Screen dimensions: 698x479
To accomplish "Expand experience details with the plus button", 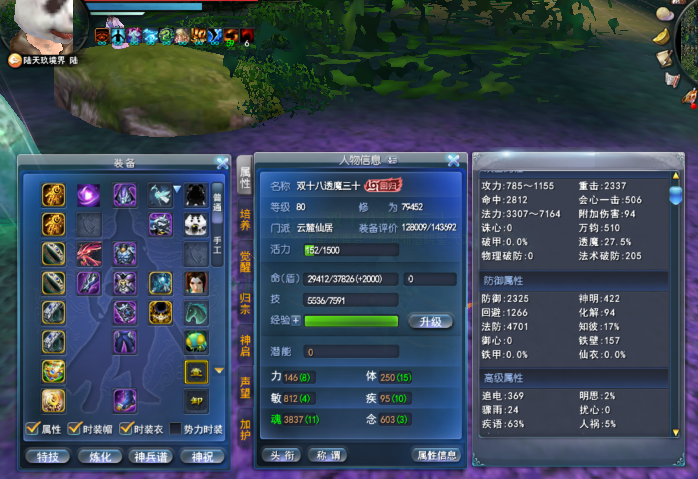I will tap(296, 320).
